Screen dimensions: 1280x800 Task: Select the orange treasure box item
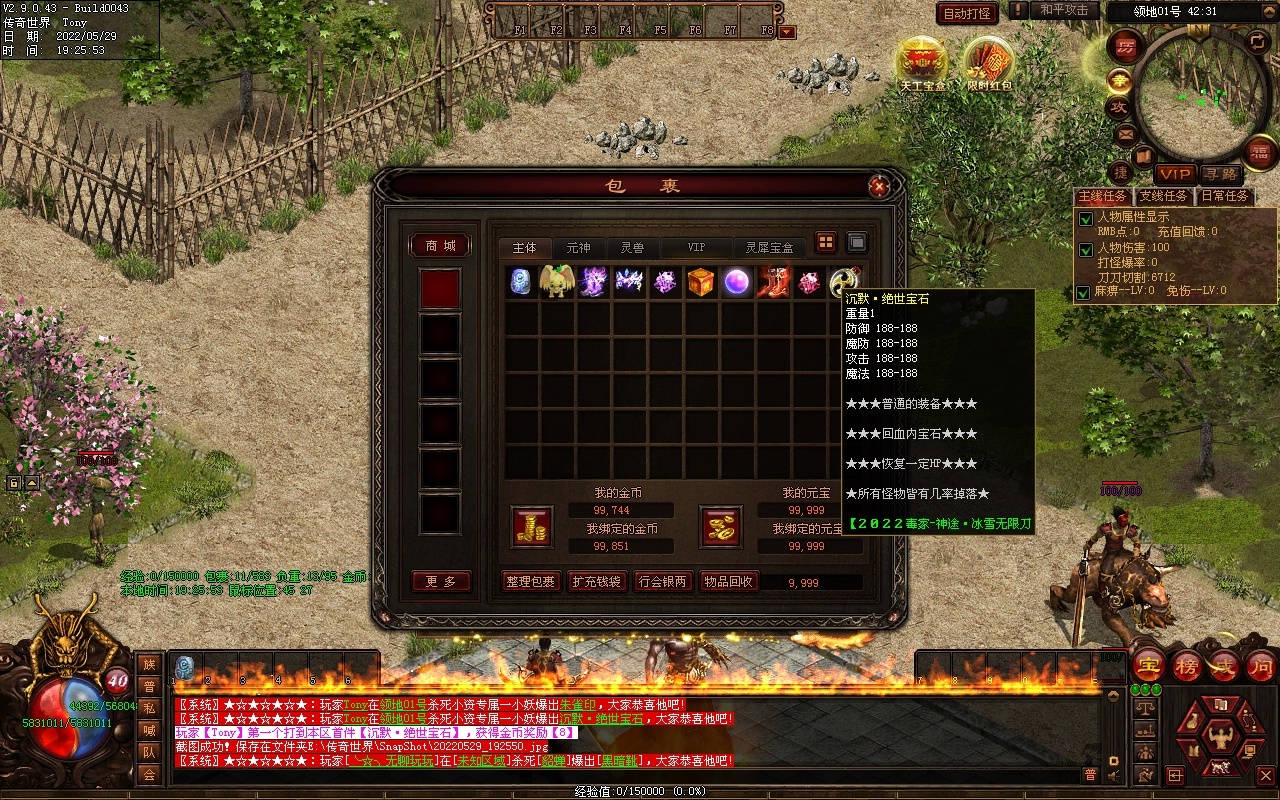(701, 282)
